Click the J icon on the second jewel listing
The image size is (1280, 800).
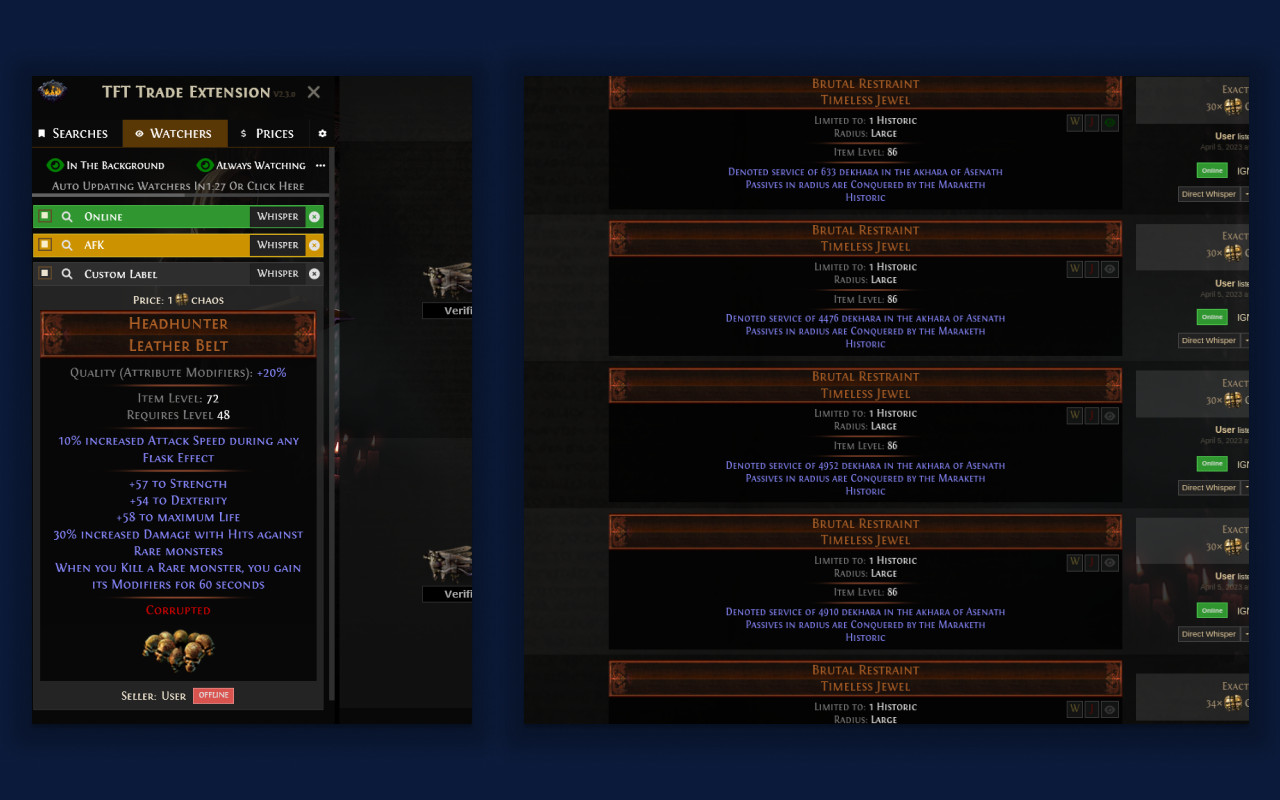click(1091, 268)
